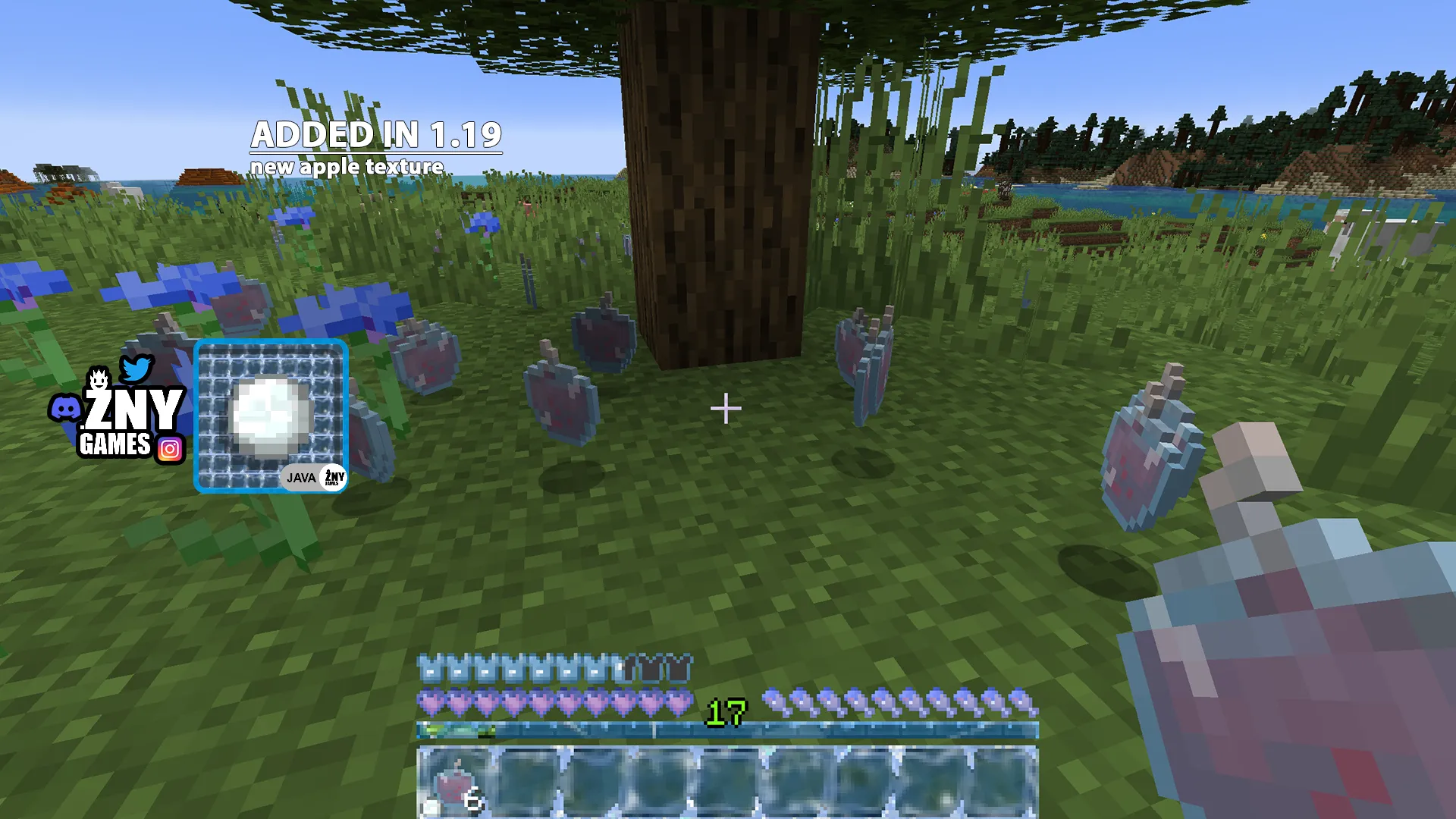Click the JAVA edition badge
1456x819 pixels.
click(300, 478)
